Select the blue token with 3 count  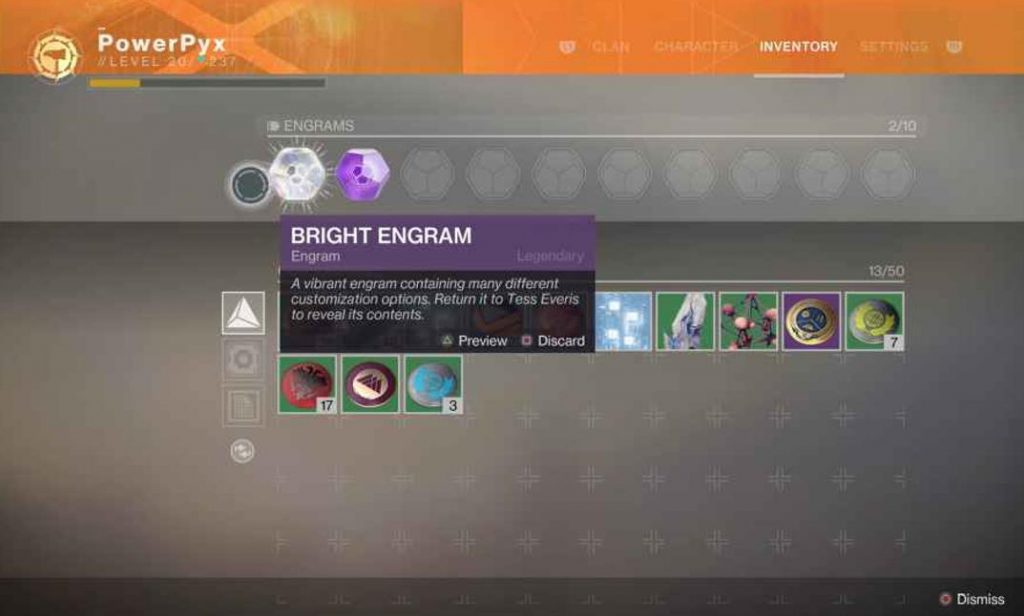tap(433, 384)
